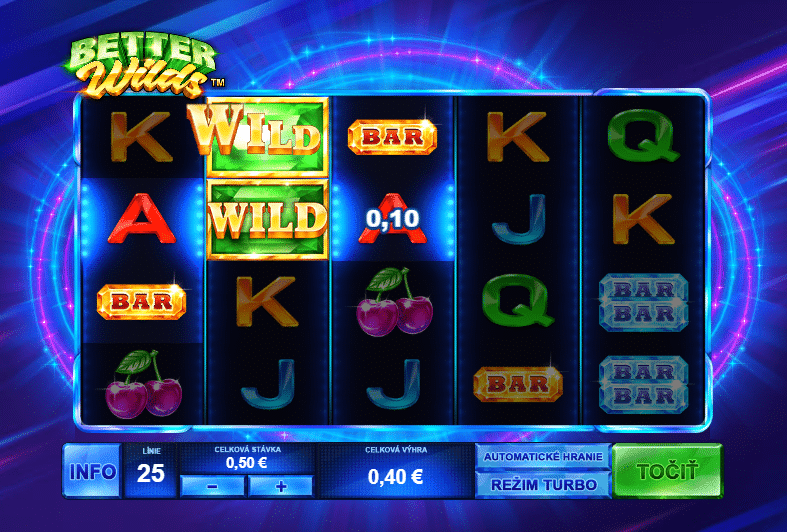Toggle Režim Turbo mode
787x532 pixels.
tap(543, 485)
